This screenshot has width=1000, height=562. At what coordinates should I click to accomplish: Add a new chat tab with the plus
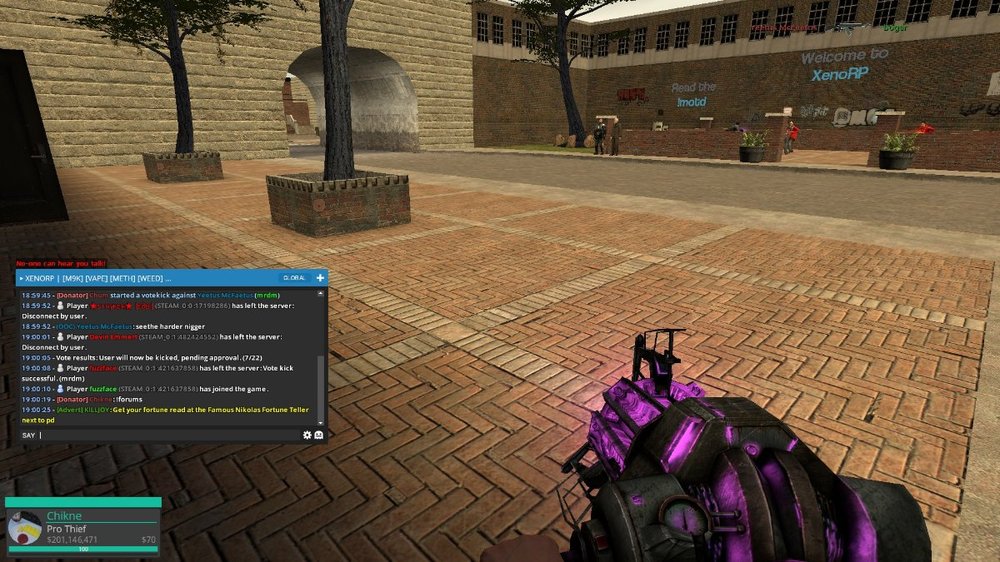click(320, 278)
